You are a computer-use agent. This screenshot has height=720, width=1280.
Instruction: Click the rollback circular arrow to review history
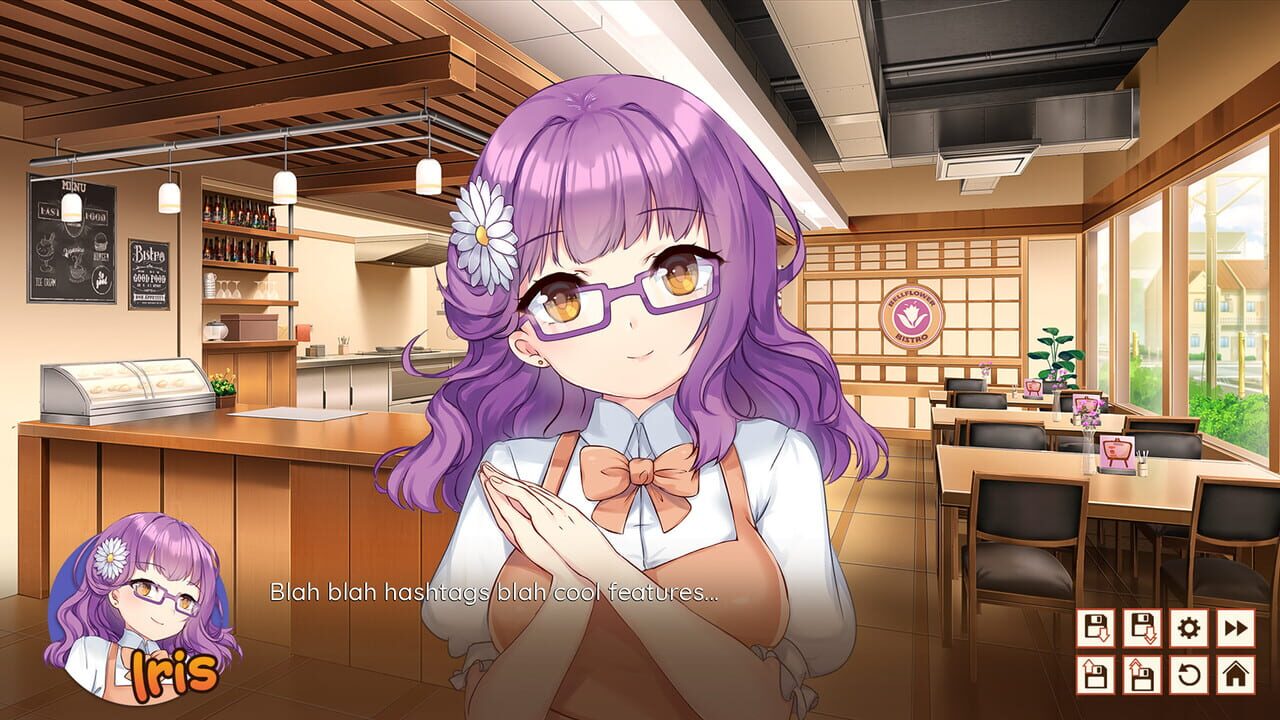click(x=1187, y=675)
